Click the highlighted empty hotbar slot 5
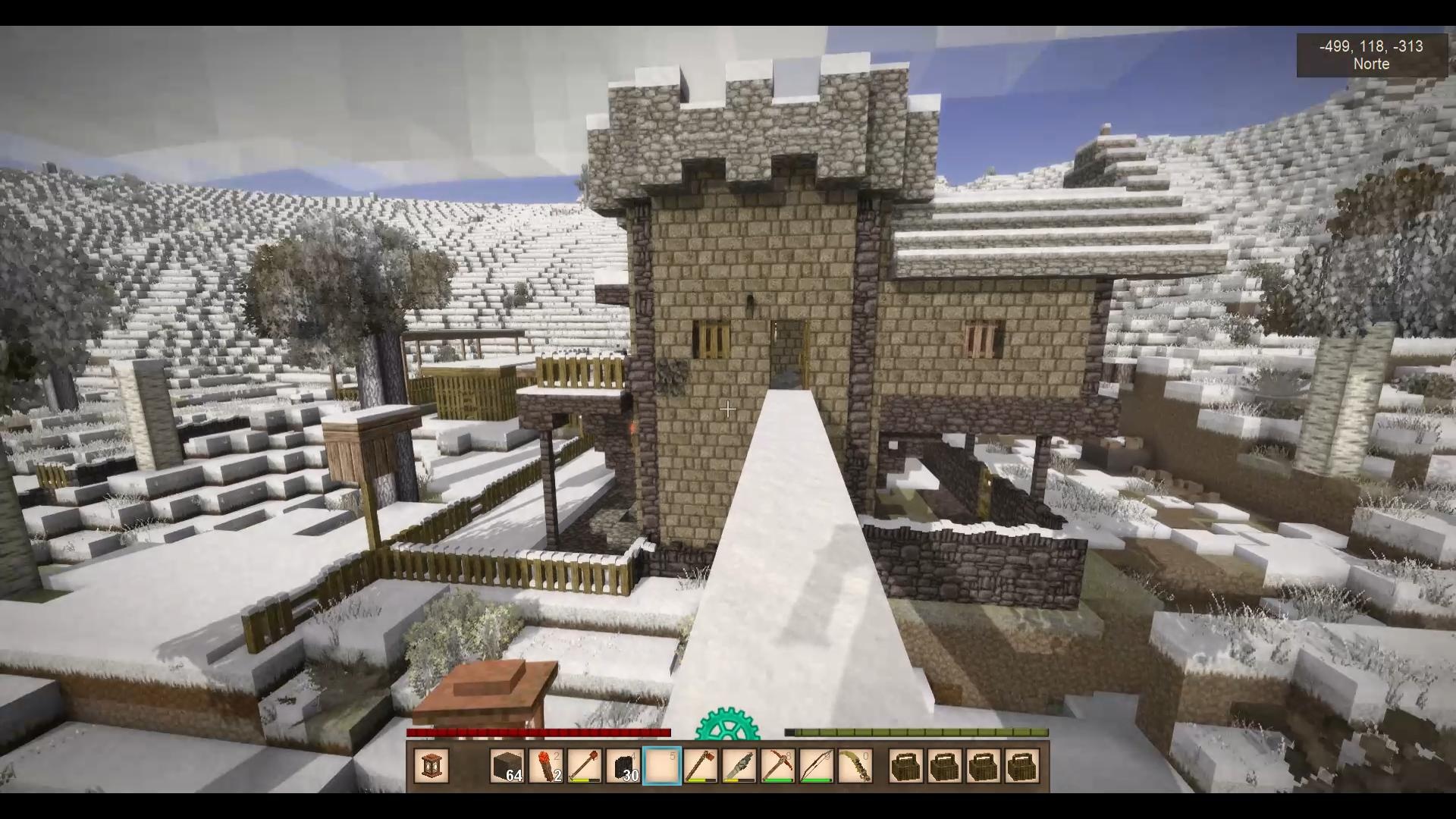Screen dimensions: 1456x819 pos(661,766)
